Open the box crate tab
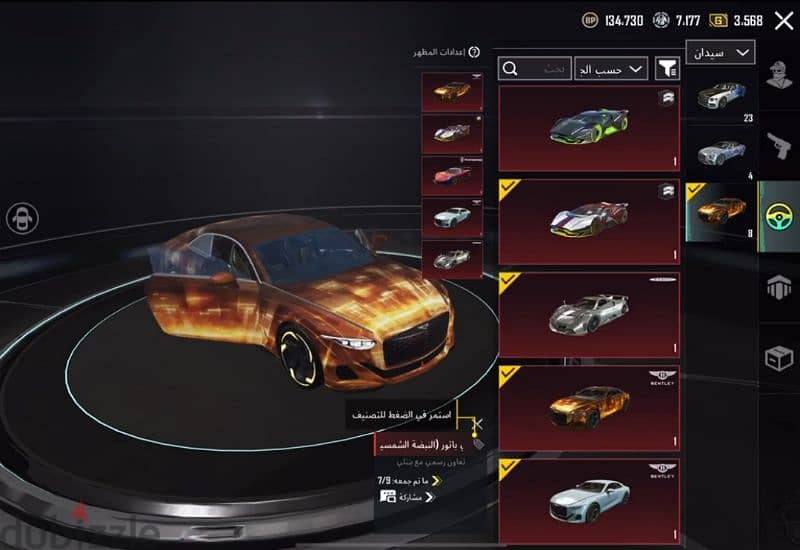 (x=780, y=357)
